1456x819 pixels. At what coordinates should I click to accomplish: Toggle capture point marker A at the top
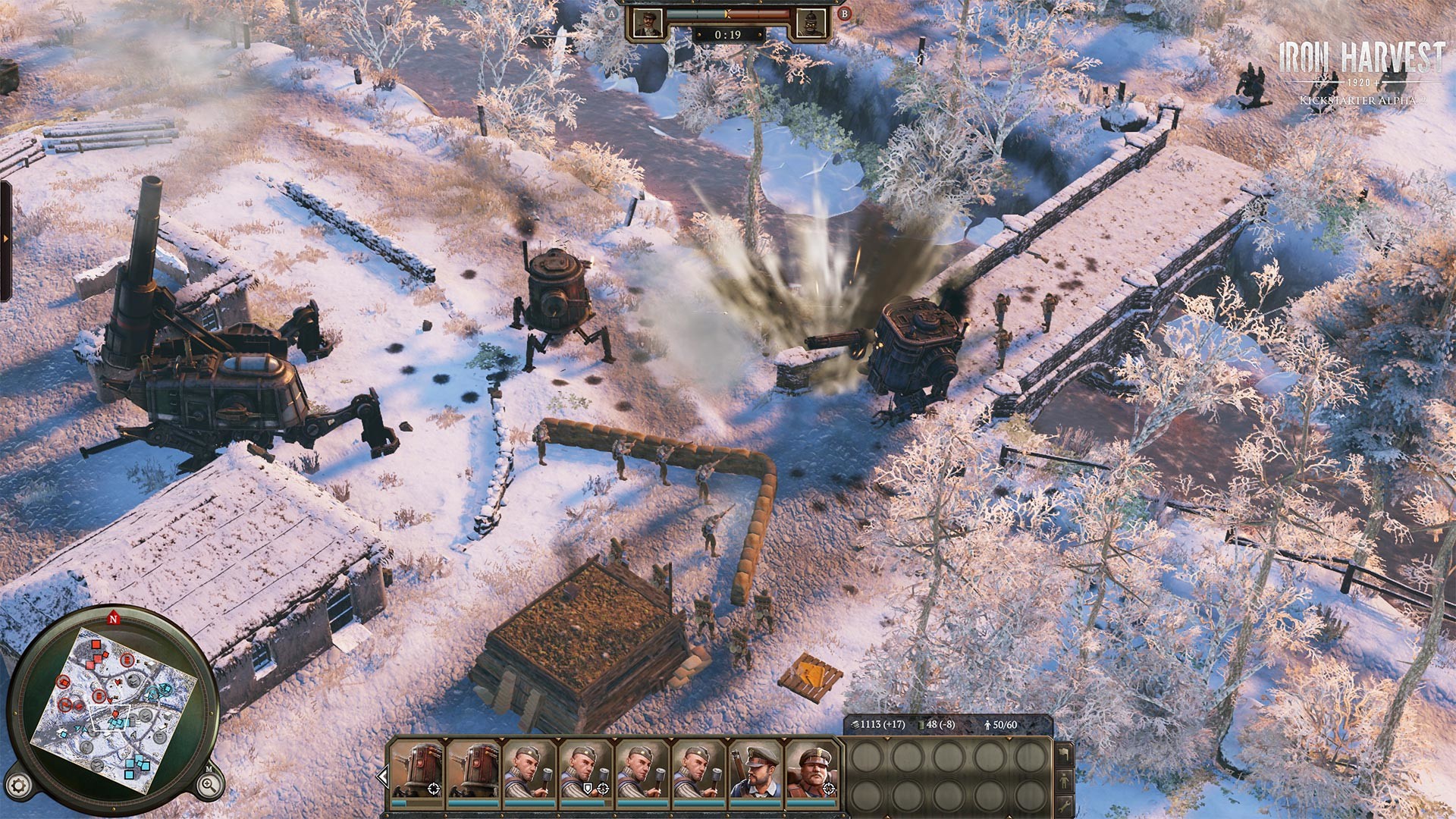click(611, 14)
